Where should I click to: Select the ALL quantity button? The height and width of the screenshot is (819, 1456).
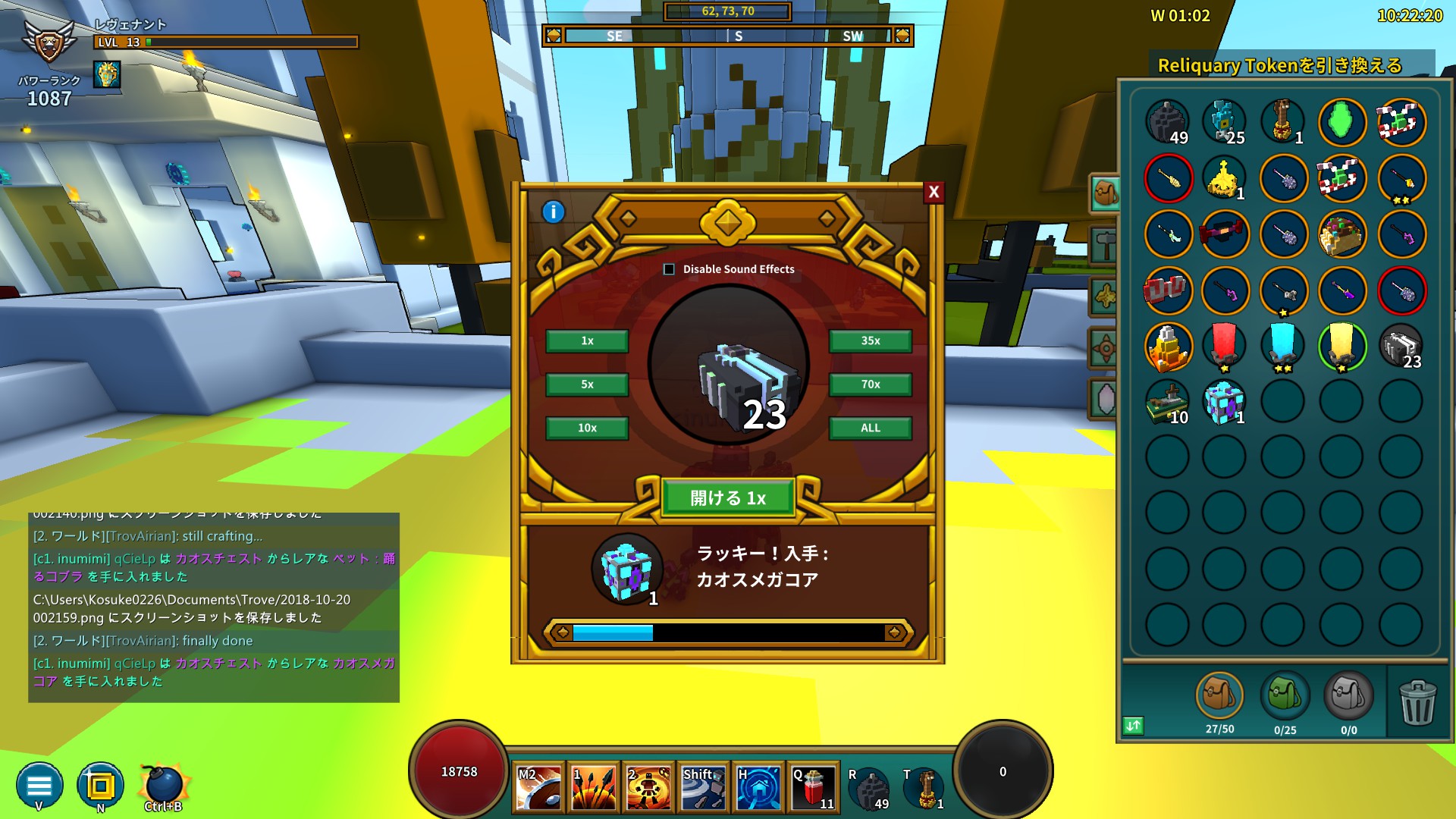tap(870, 428)
